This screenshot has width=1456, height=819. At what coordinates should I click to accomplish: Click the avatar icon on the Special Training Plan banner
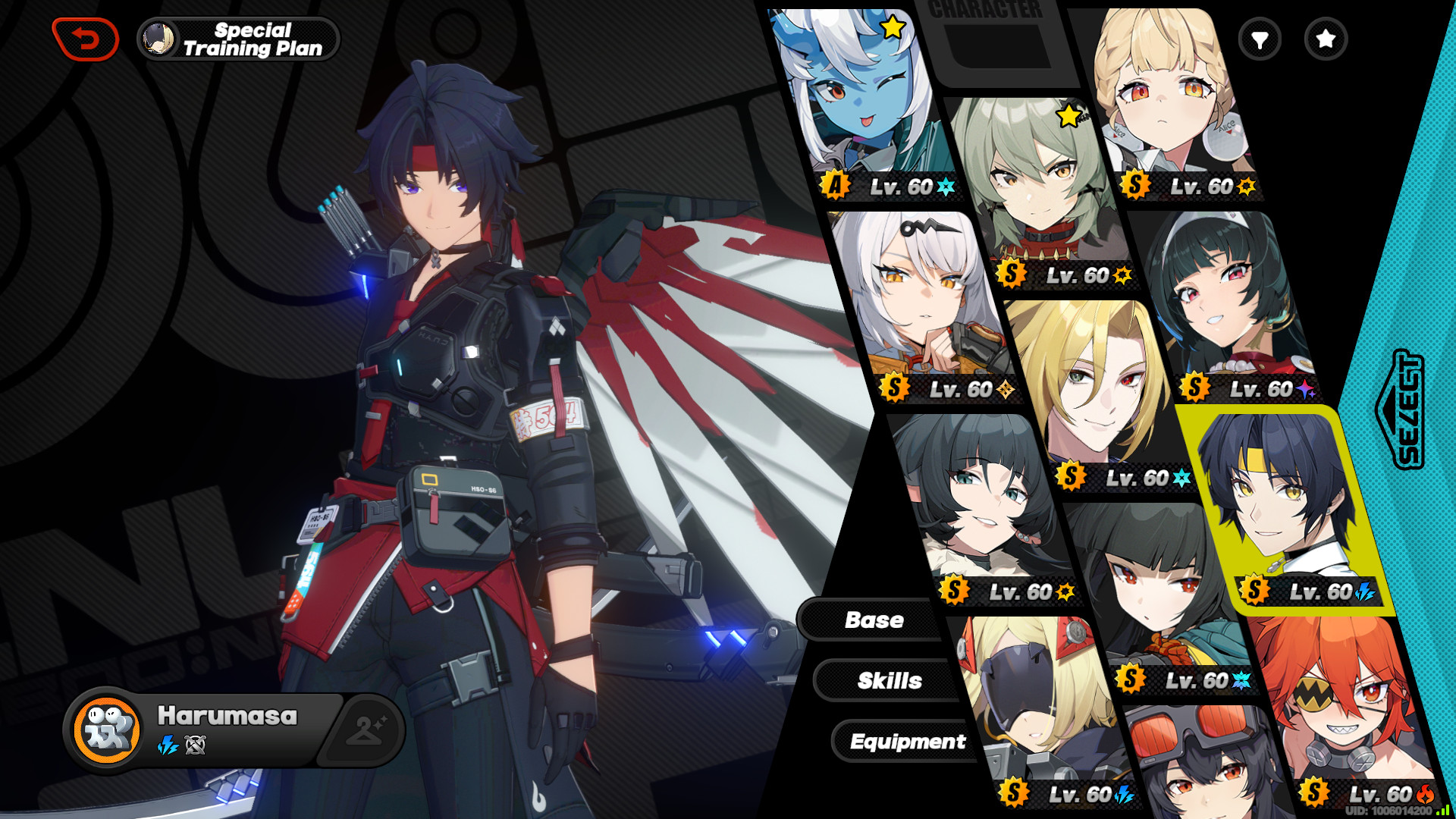pyautogui.click(x=157, y=39)
